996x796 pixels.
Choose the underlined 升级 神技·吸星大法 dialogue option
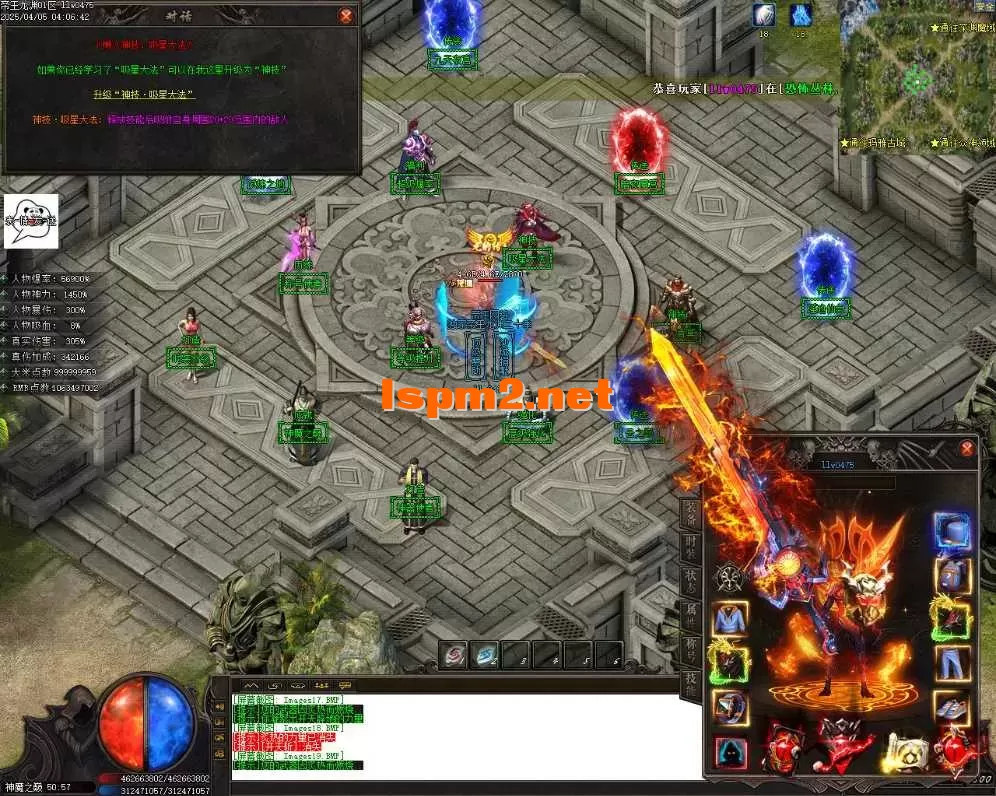coord(143,94)
